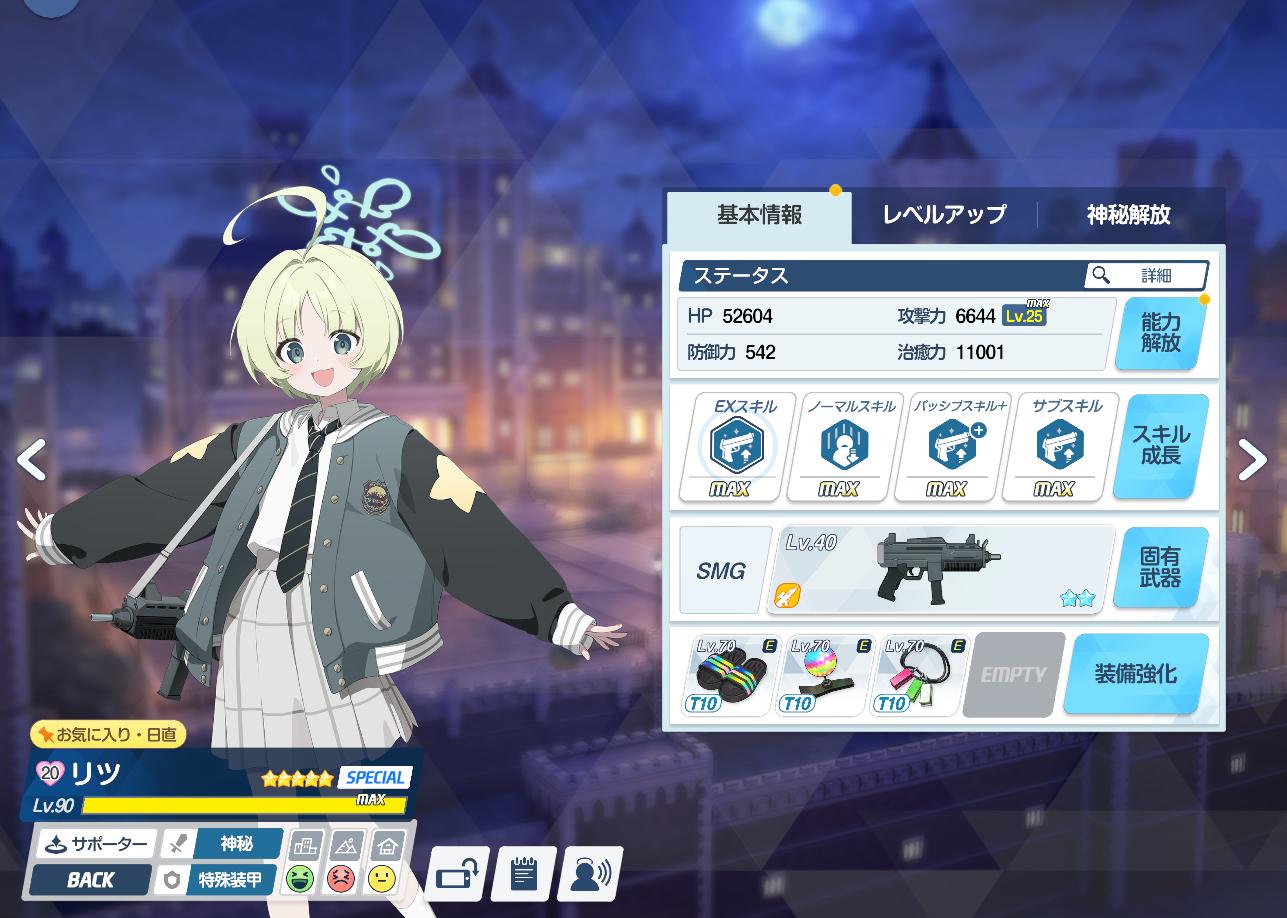The image size is (1287, 918).
Task: Open the 装備強化 screen
Action: [1135, 675]
